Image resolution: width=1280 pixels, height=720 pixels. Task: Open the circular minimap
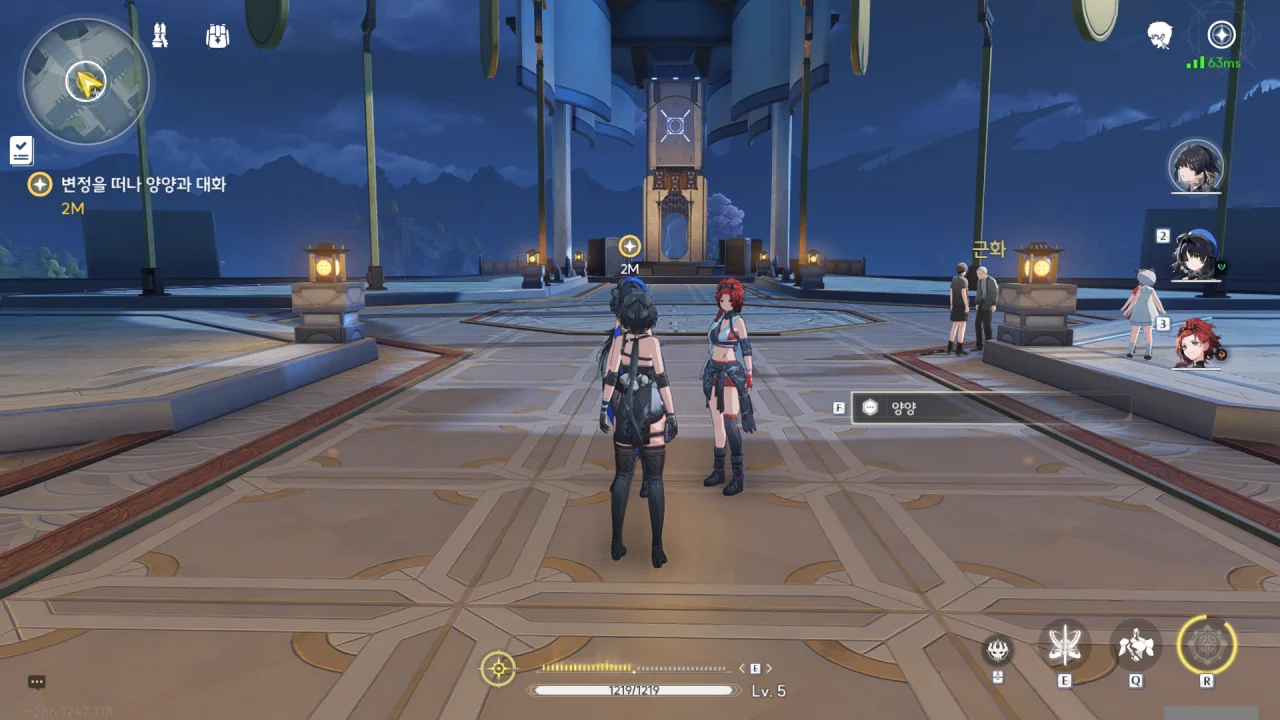click(x=86, y=82)
